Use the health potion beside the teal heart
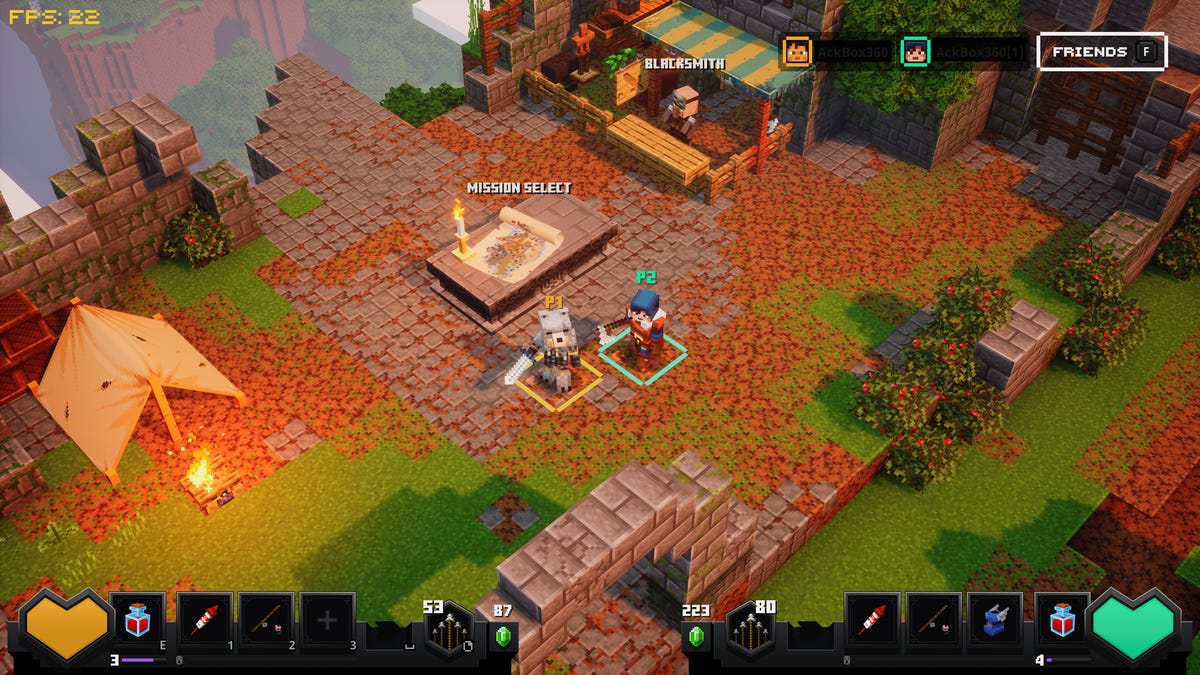 pos(1061,621)
